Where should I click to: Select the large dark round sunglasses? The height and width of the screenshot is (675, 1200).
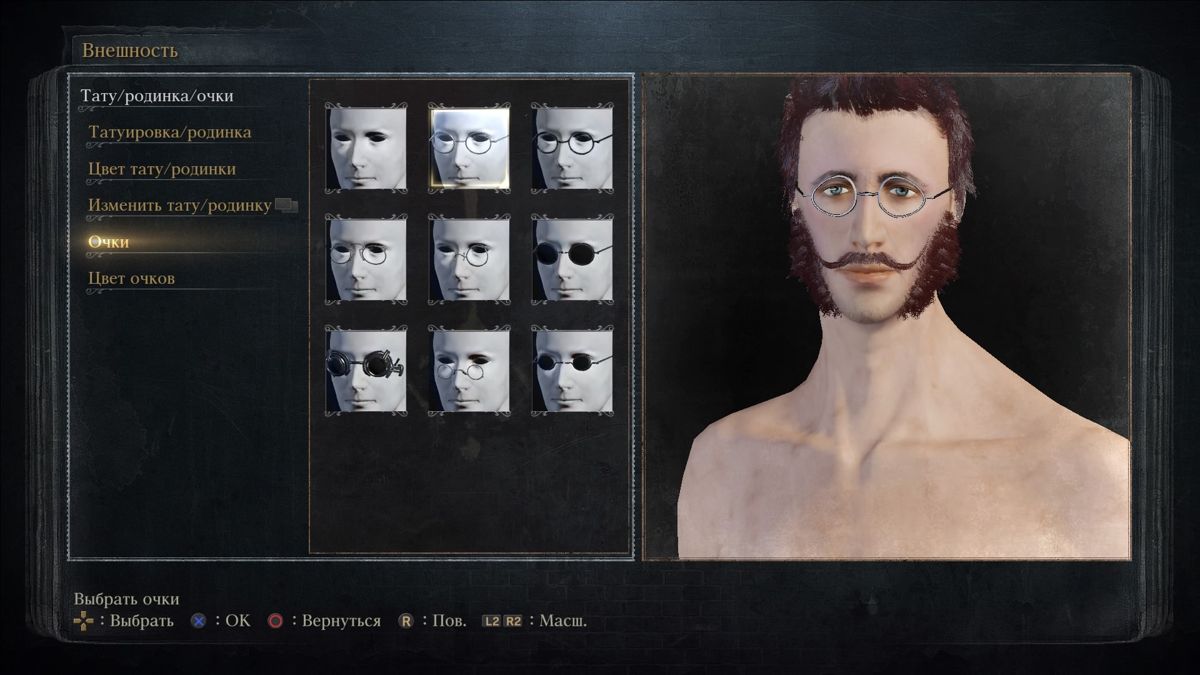(x=572, y=259)
